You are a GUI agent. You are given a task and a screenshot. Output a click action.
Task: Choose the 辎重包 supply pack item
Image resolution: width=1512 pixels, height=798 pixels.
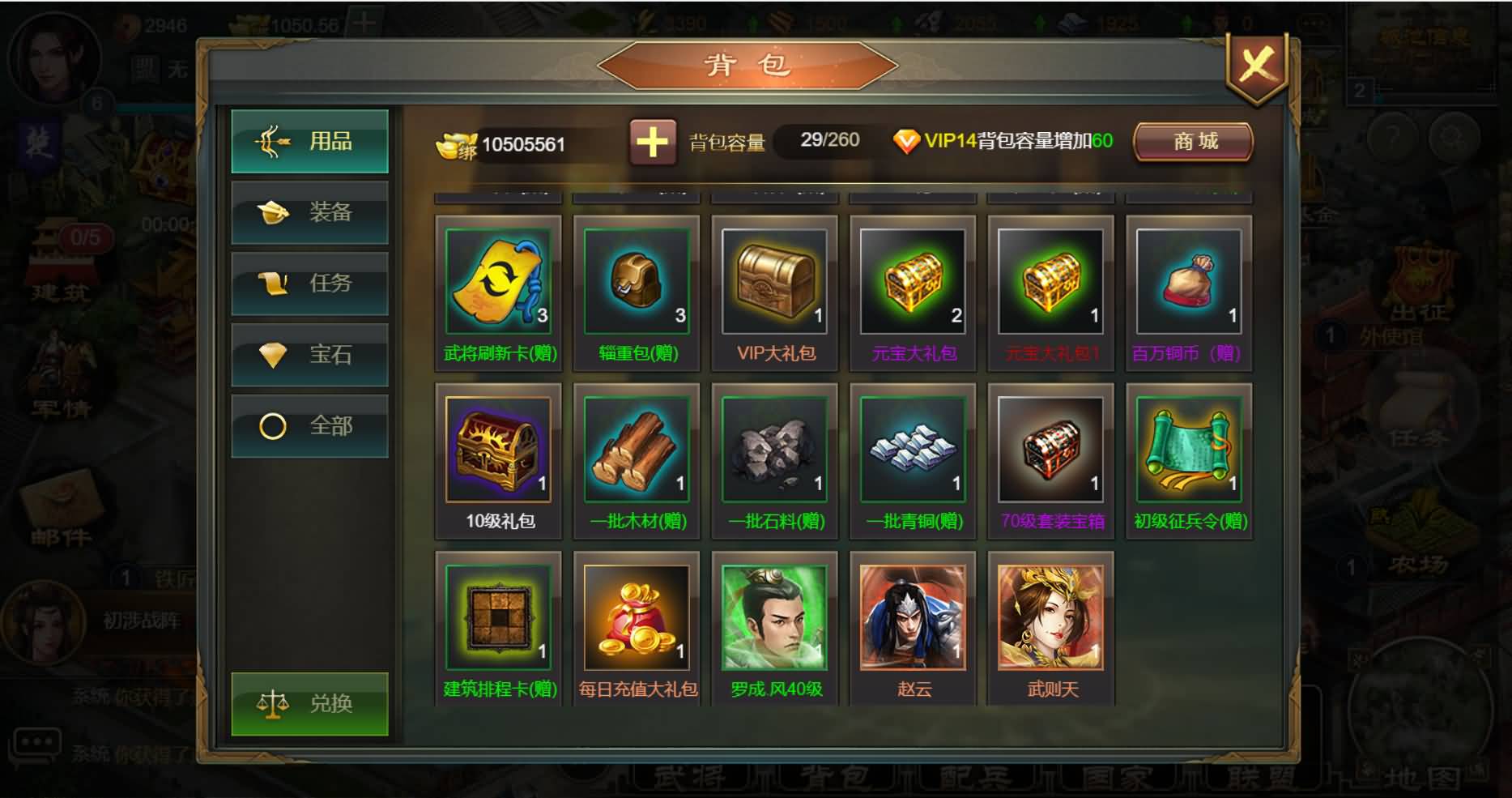pyautogui.click(x=637, y=281)
